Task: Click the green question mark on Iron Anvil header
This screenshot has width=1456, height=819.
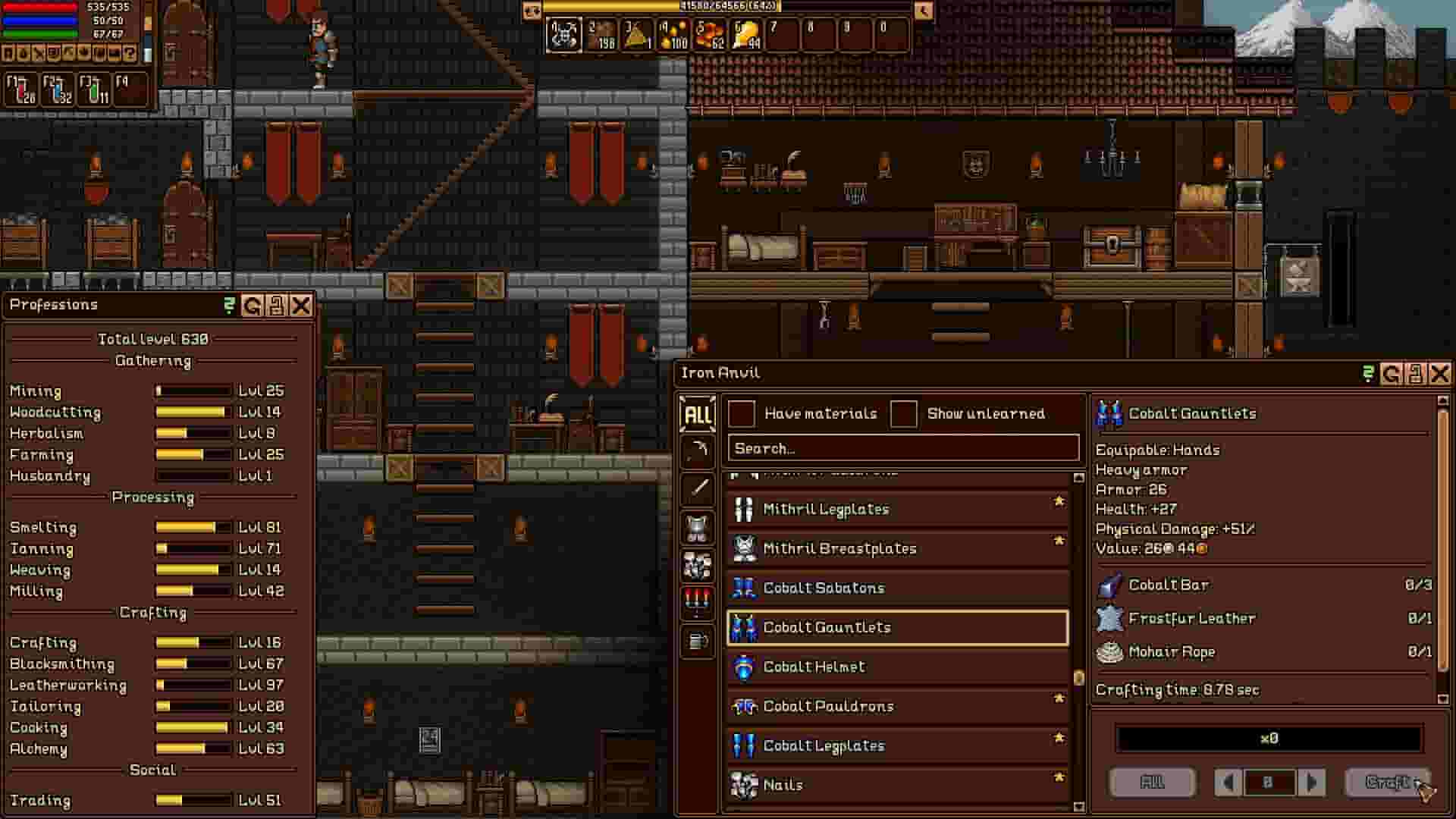Action: (x=1367, y=372)
